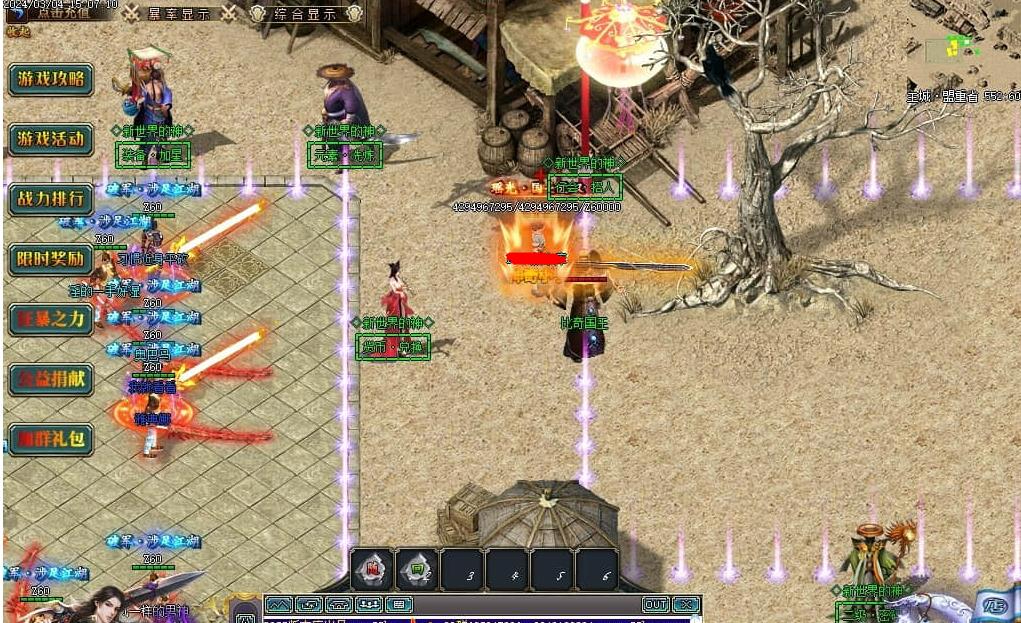
Task: Toggle the 暴率显示 drop rate display
Action: pyautogui.click(x=179, y=13)
